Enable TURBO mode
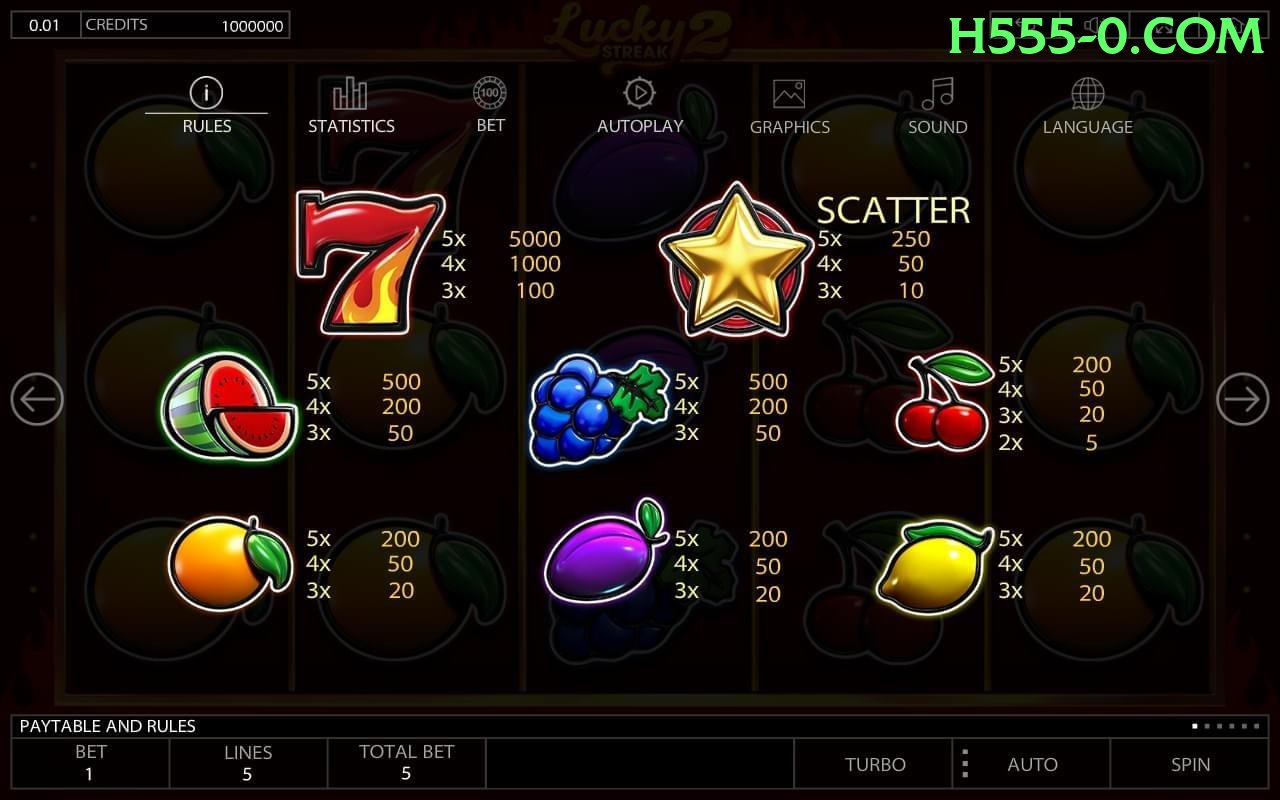Screen dimensions: 1280x800 click(x=875, y=764)
